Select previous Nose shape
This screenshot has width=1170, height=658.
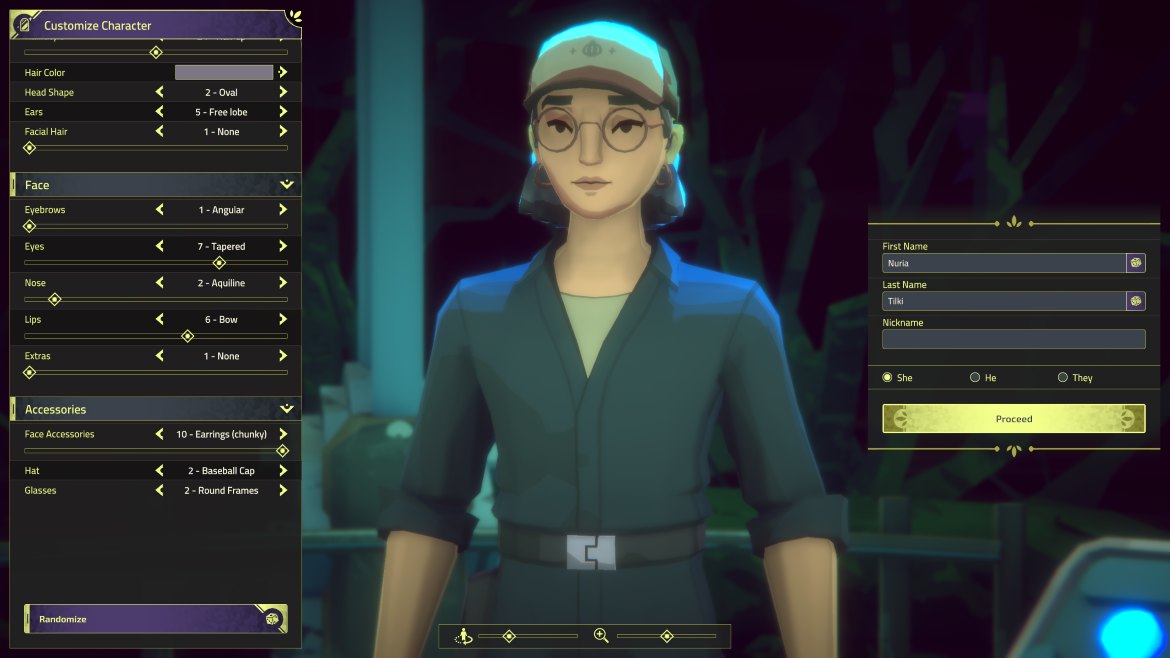point(160,283)
